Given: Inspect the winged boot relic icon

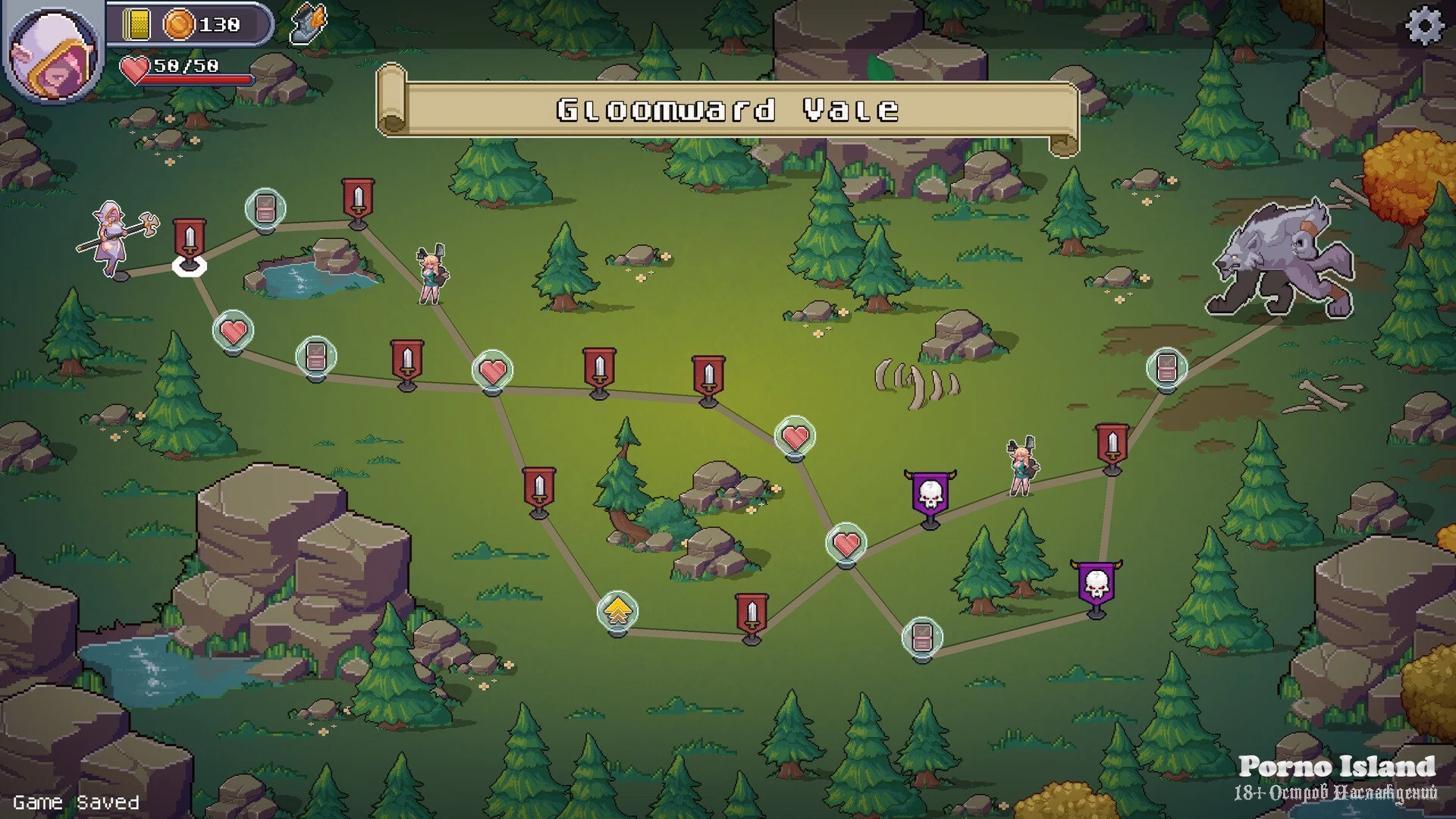Looking at the screenshot, I should 309,24.
